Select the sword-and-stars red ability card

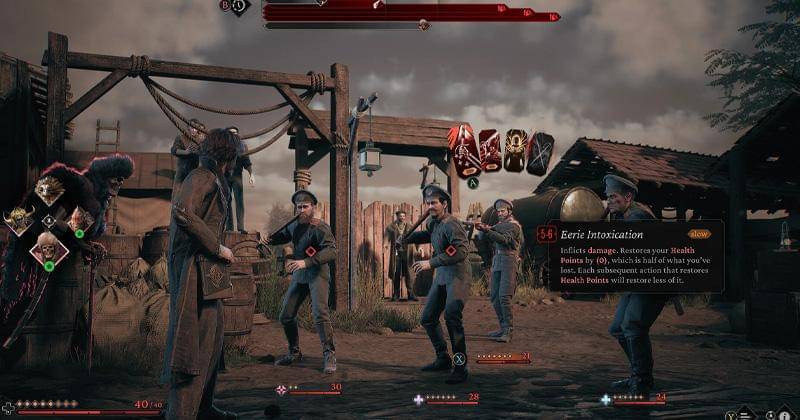463,152
